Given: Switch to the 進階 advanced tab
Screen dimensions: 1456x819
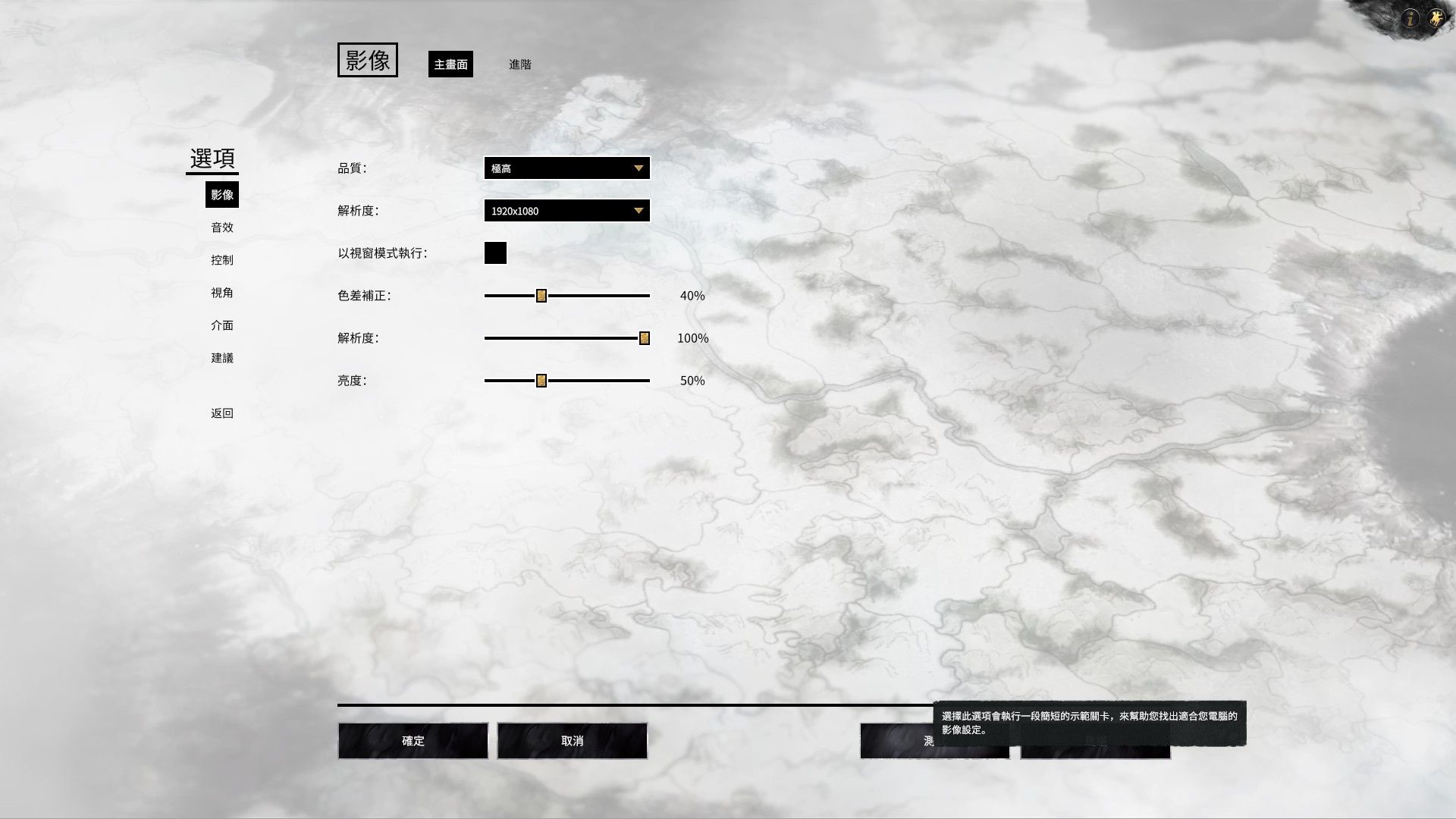Looking at the screenshot, I should coord(520,64).
